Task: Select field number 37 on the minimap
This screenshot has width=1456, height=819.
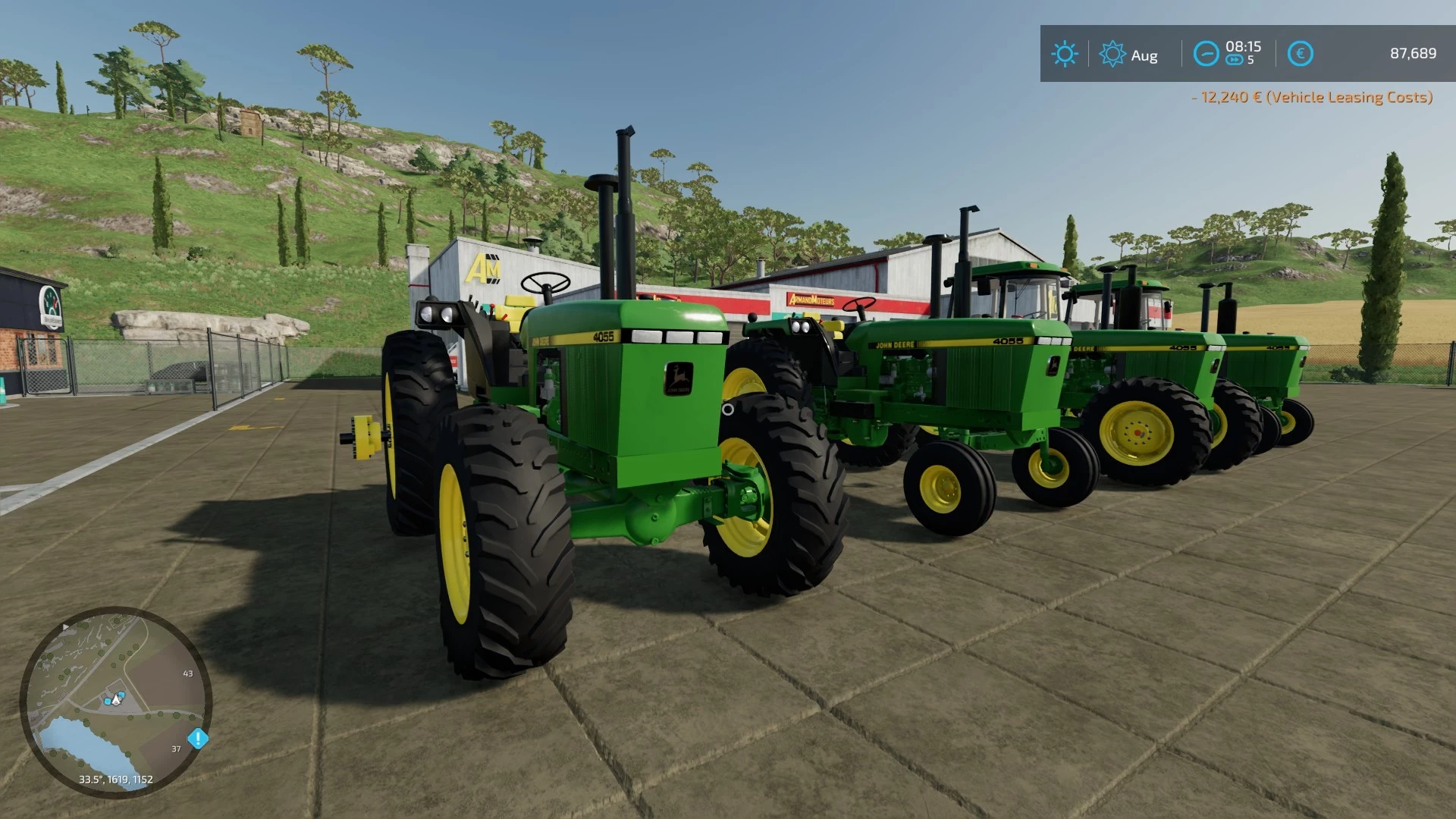Action: click(176, 748)
